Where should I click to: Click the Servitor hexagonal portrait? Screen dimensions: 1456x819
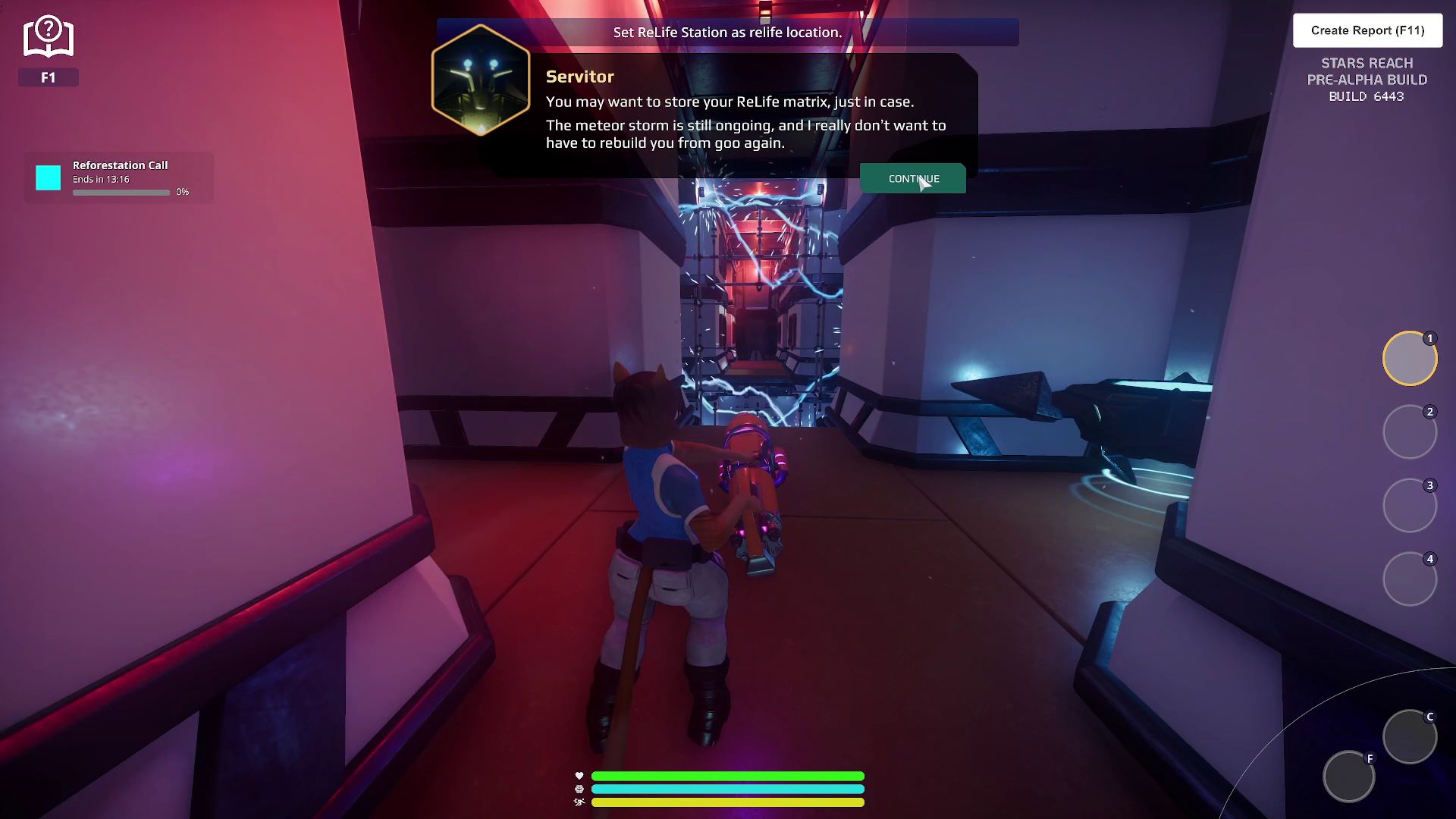pos(481,80)
